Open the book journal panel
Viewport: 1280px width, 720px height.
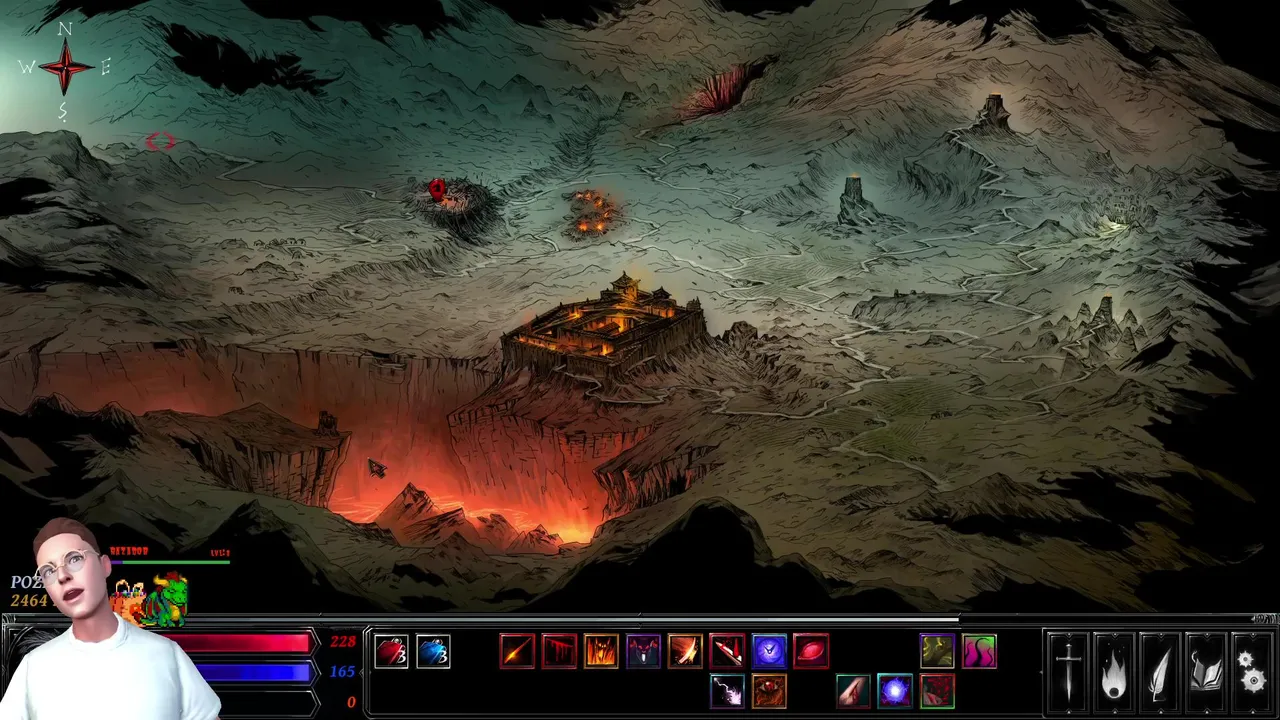(x=1204, y=672)
